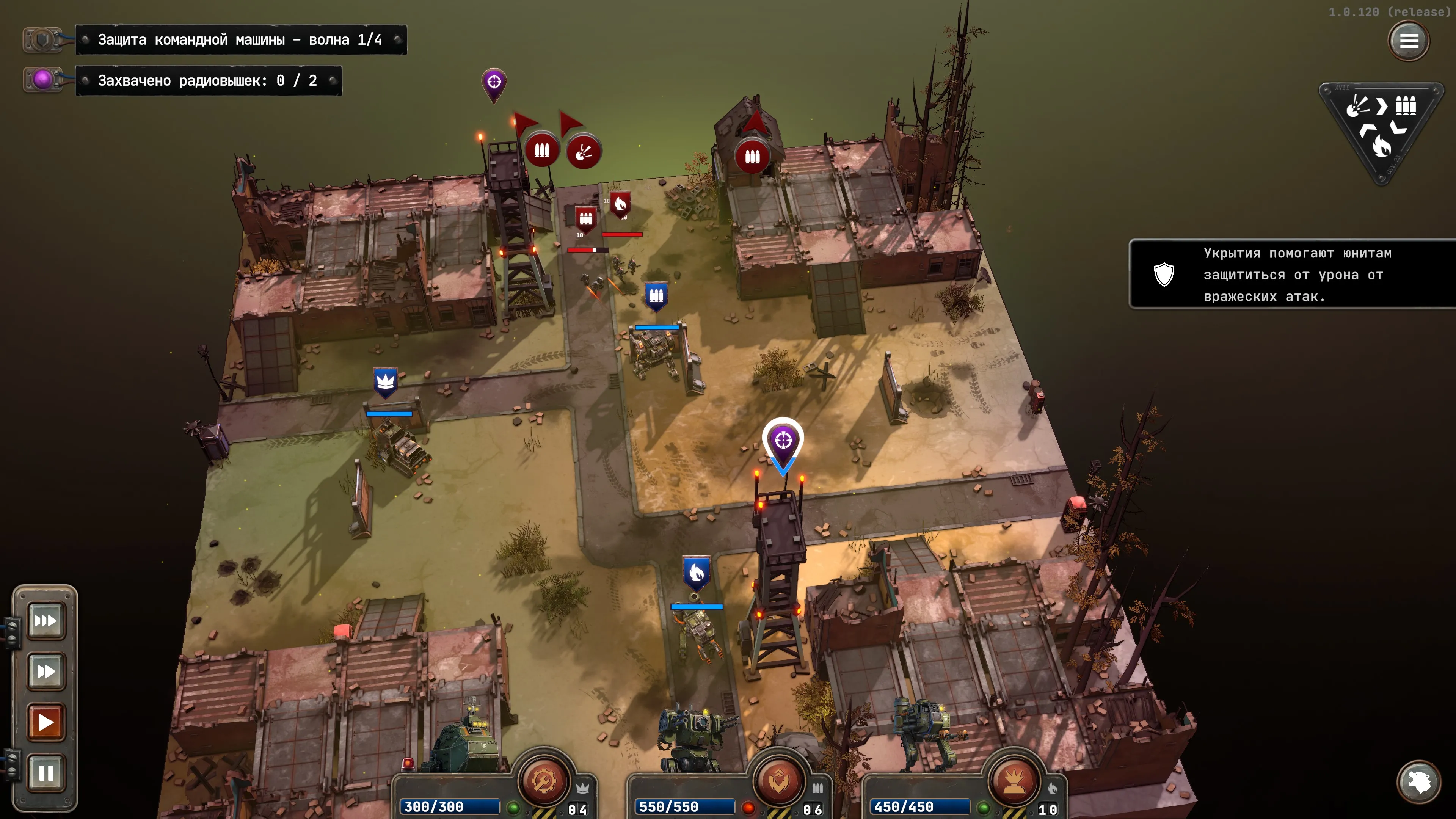The image size is (1456, 819).
Task: Pause the game
Action: pyautogui.click(x=46, y=772)
